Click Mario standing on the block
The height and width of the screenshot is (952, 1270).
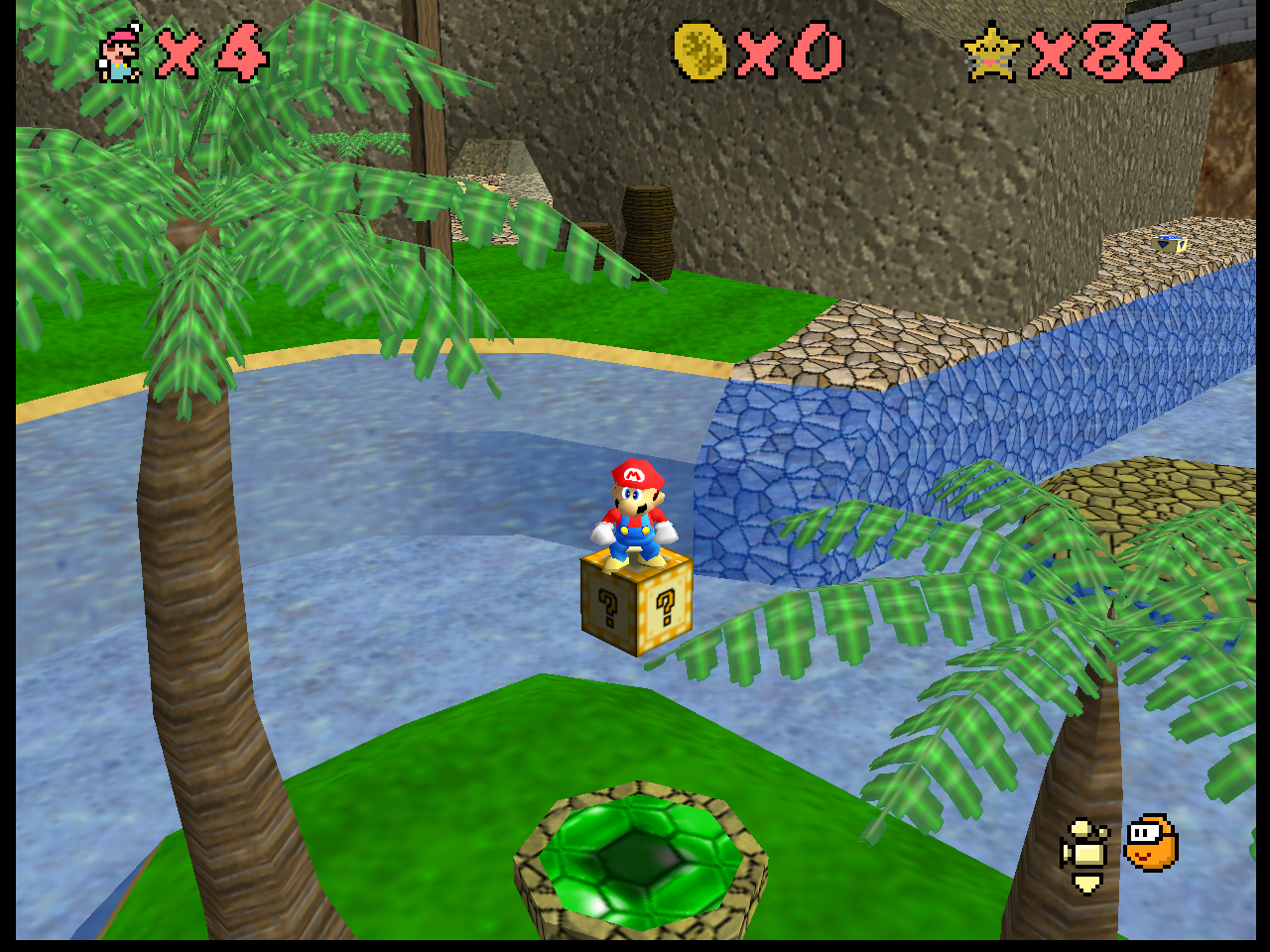tap(632, 511)
